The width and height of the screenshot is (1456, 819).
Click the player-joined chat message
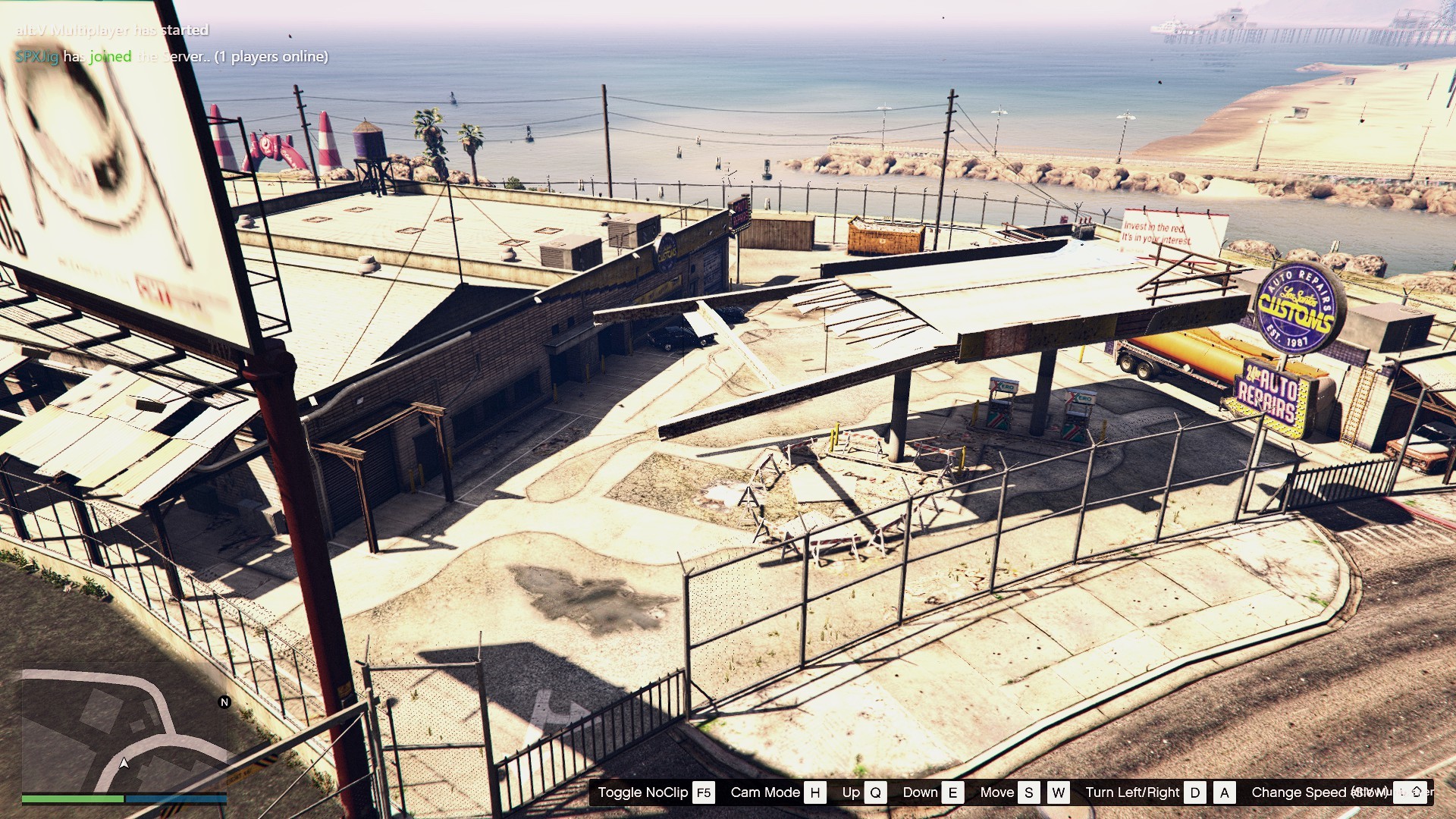172,57
